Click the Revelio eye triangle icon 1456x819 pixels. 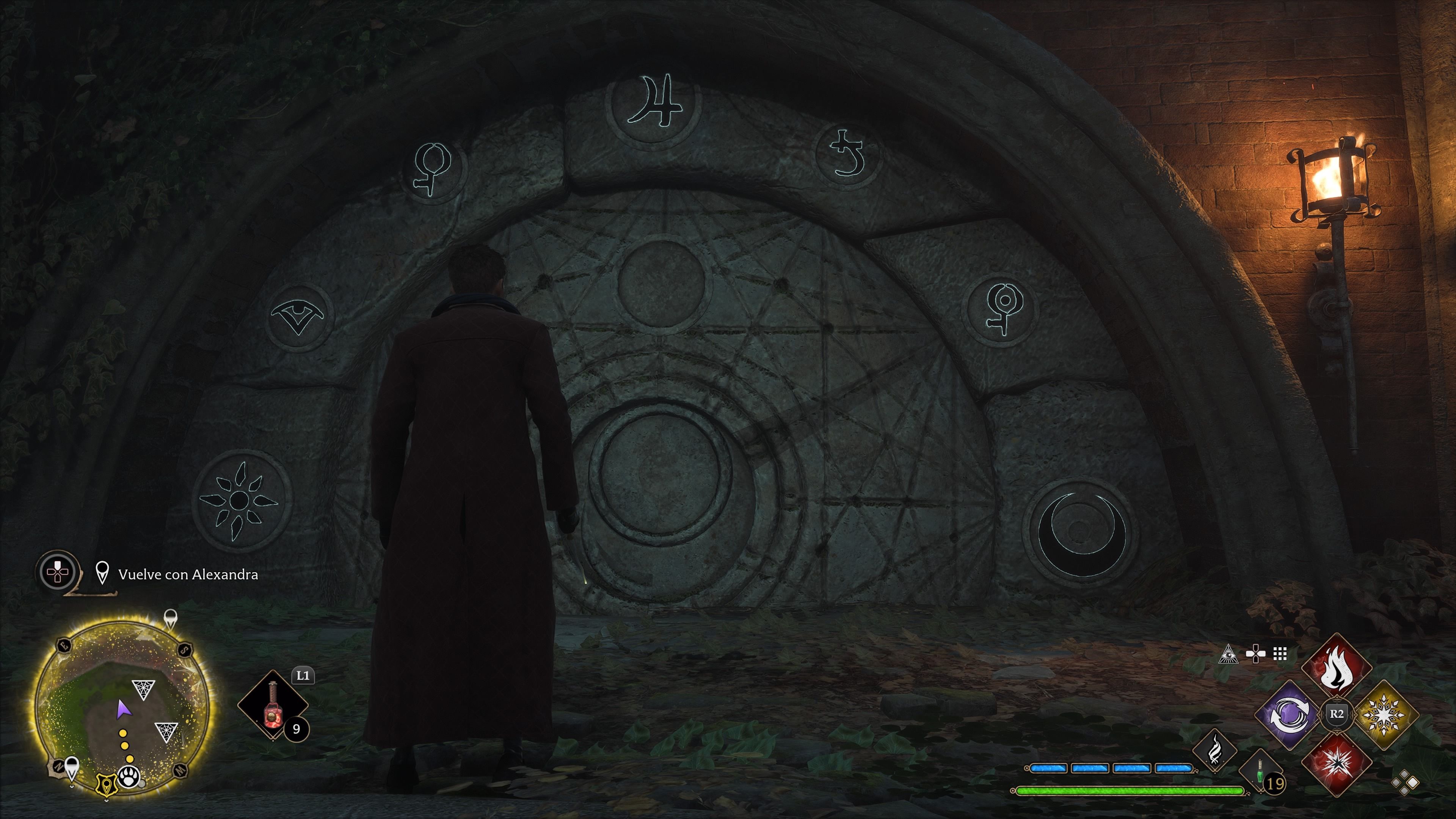[1227, 654]
